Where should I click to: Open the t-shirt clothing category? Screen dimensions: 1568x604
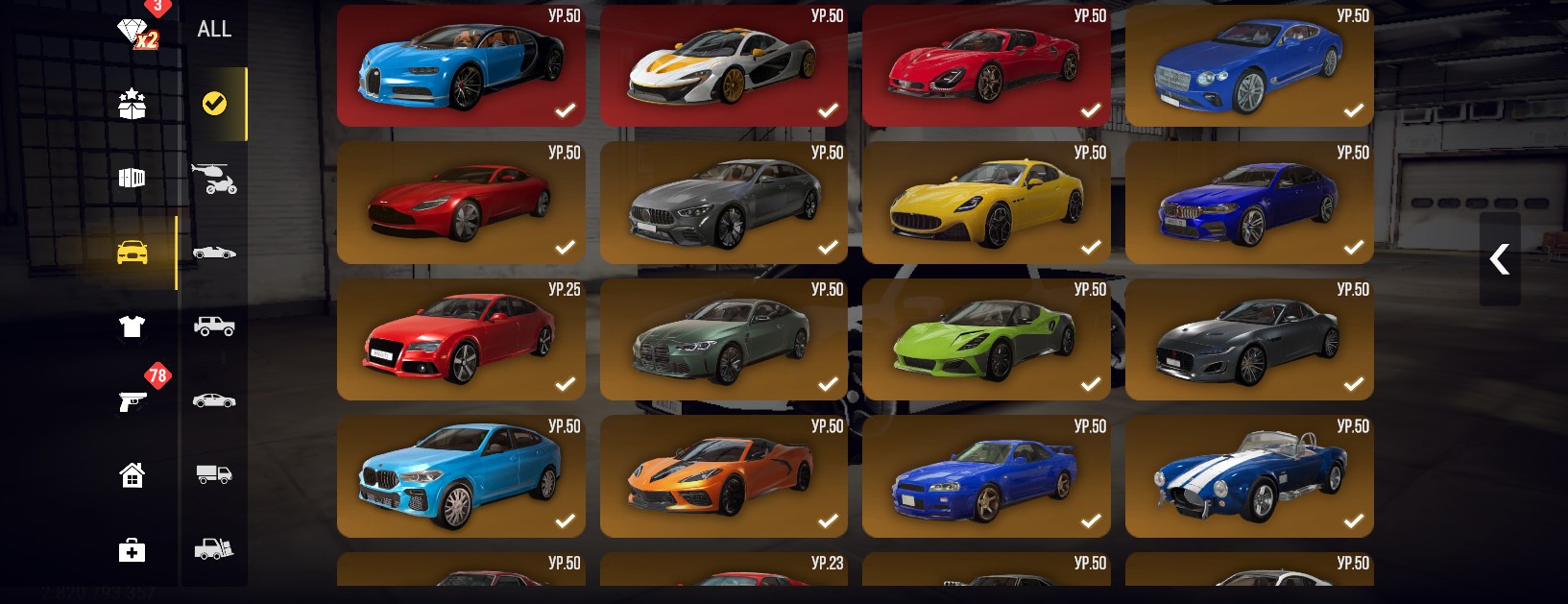click(x=132, y=326)
